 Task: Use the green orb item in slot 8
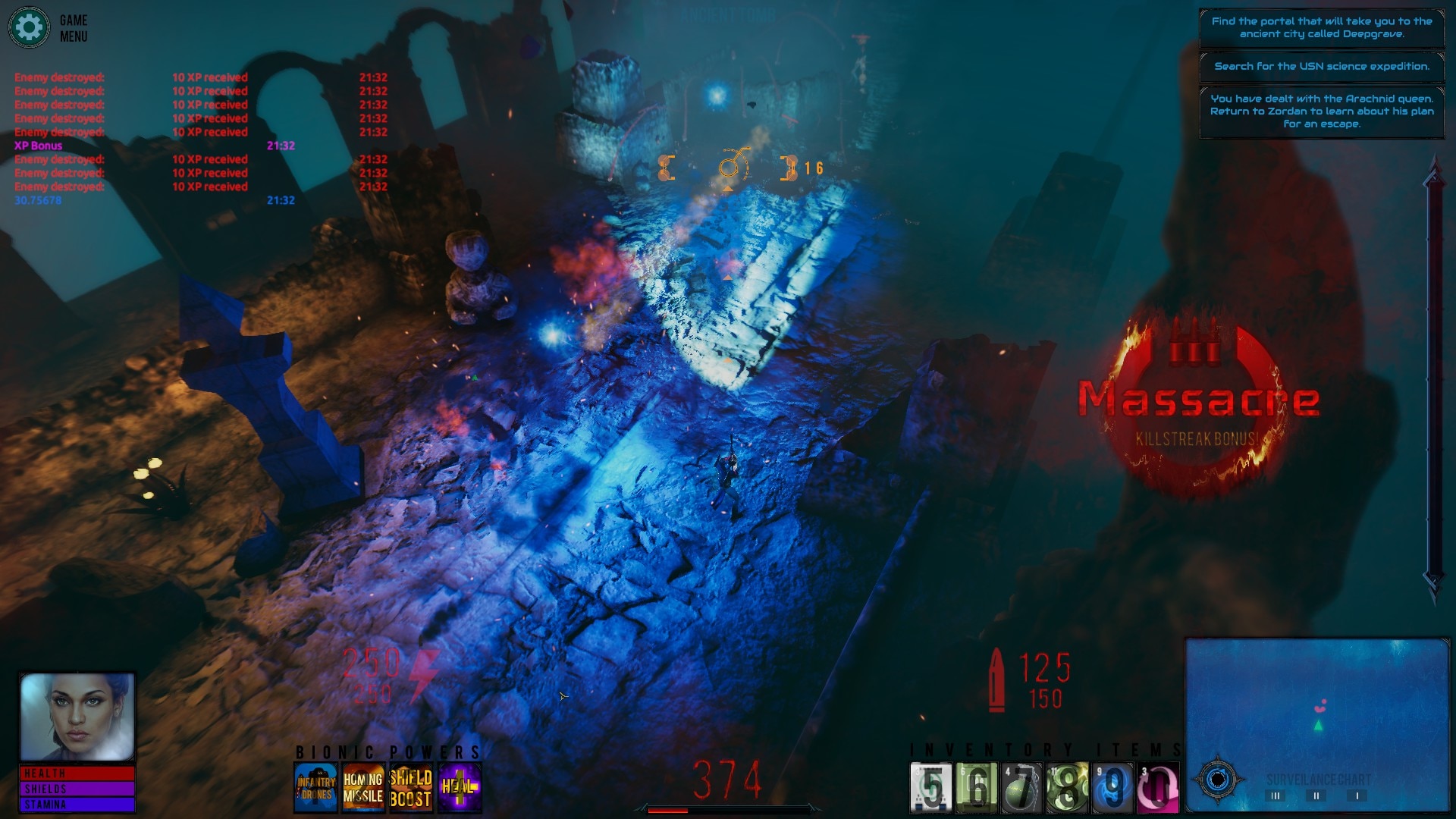tap(1068, 788)
